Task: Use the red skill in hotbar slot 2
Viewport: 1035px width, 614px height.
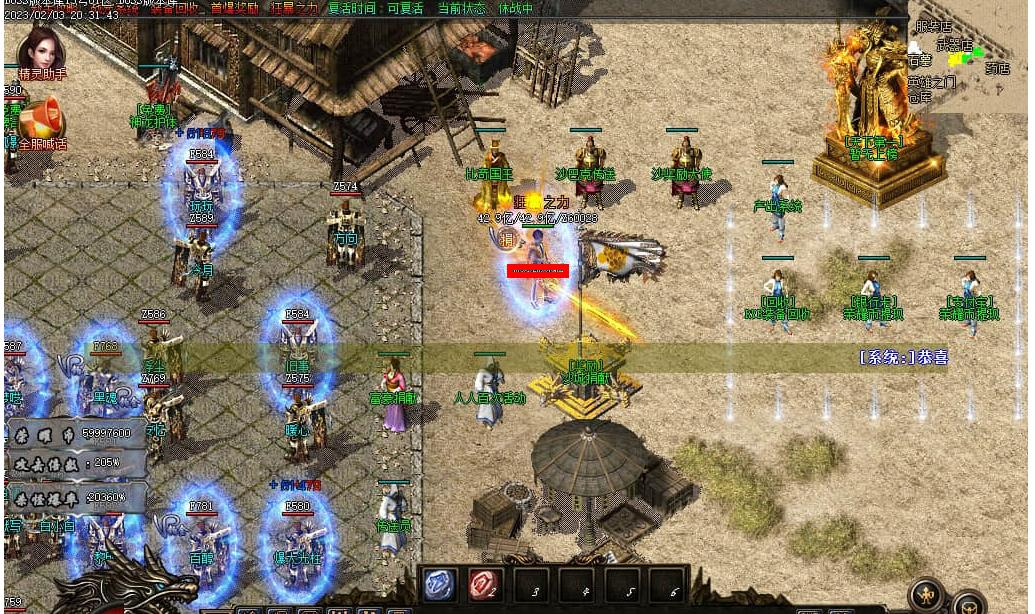Action: tap(485, 585)
